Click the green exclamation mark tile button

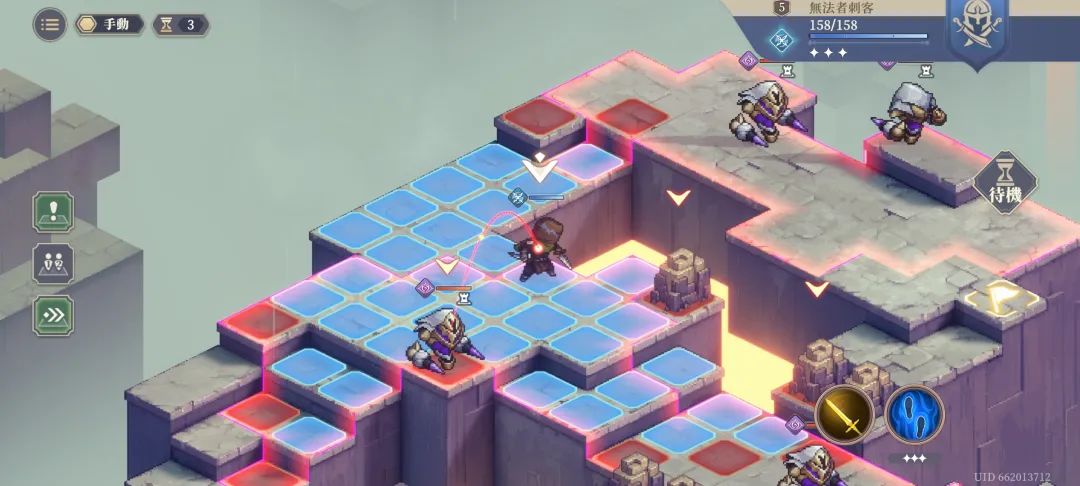click(x=52, y=212)
